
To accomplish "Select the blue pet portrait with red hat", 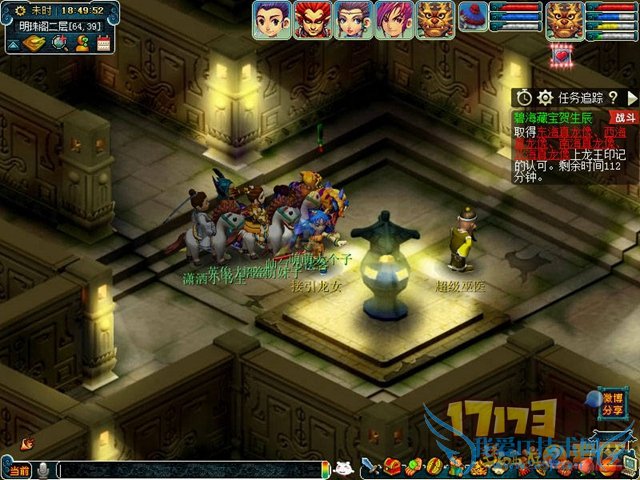I will pos(473,16).
